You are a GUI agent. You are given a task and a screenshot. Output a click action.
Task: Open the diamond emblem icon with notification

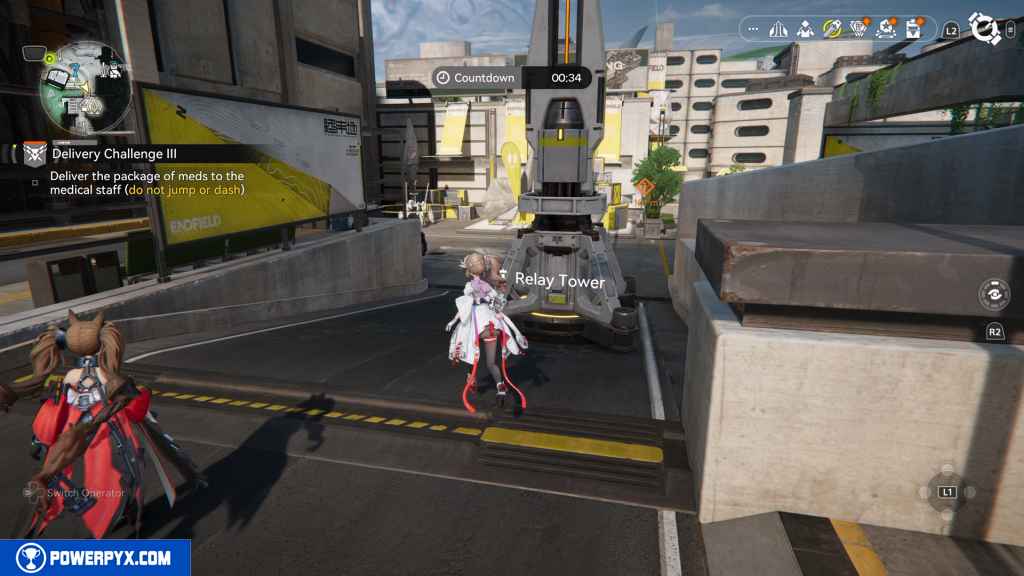pyautogui.click(x=858, y=29)
